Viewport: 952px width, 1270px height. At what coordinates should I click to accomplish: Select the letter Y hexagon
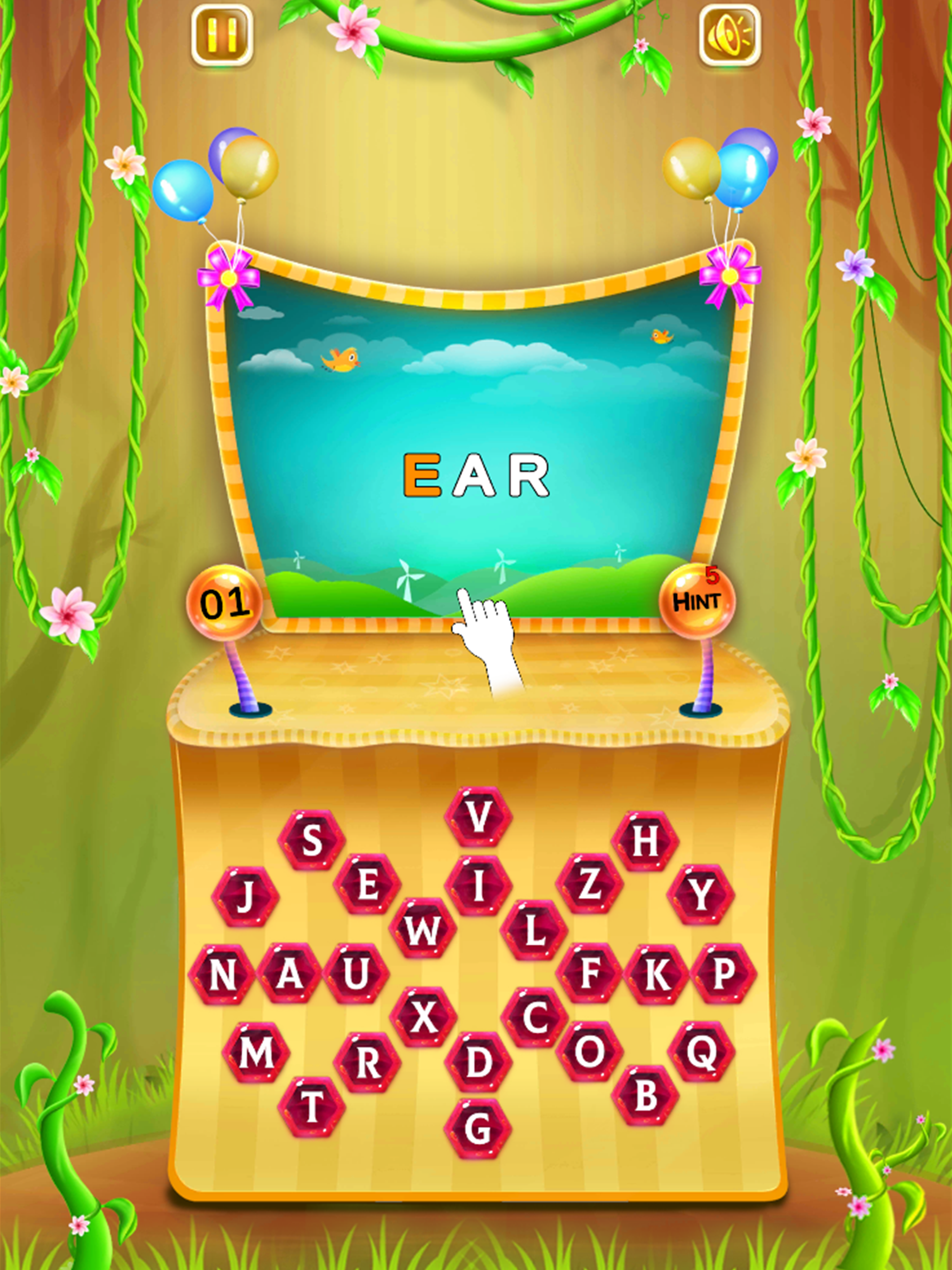click(x=701, y=894)
